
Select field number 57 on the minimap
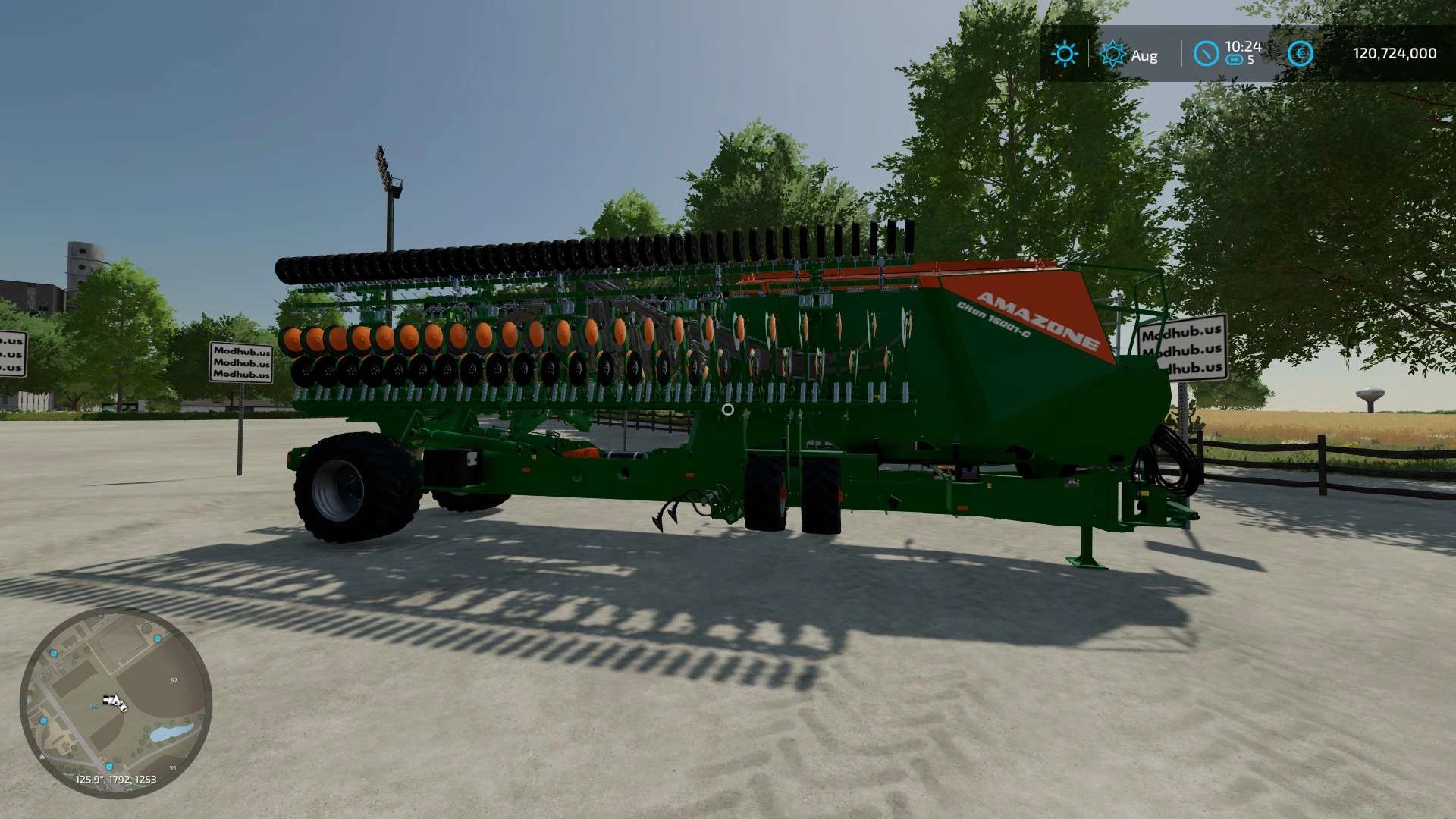tap(174, 681)
